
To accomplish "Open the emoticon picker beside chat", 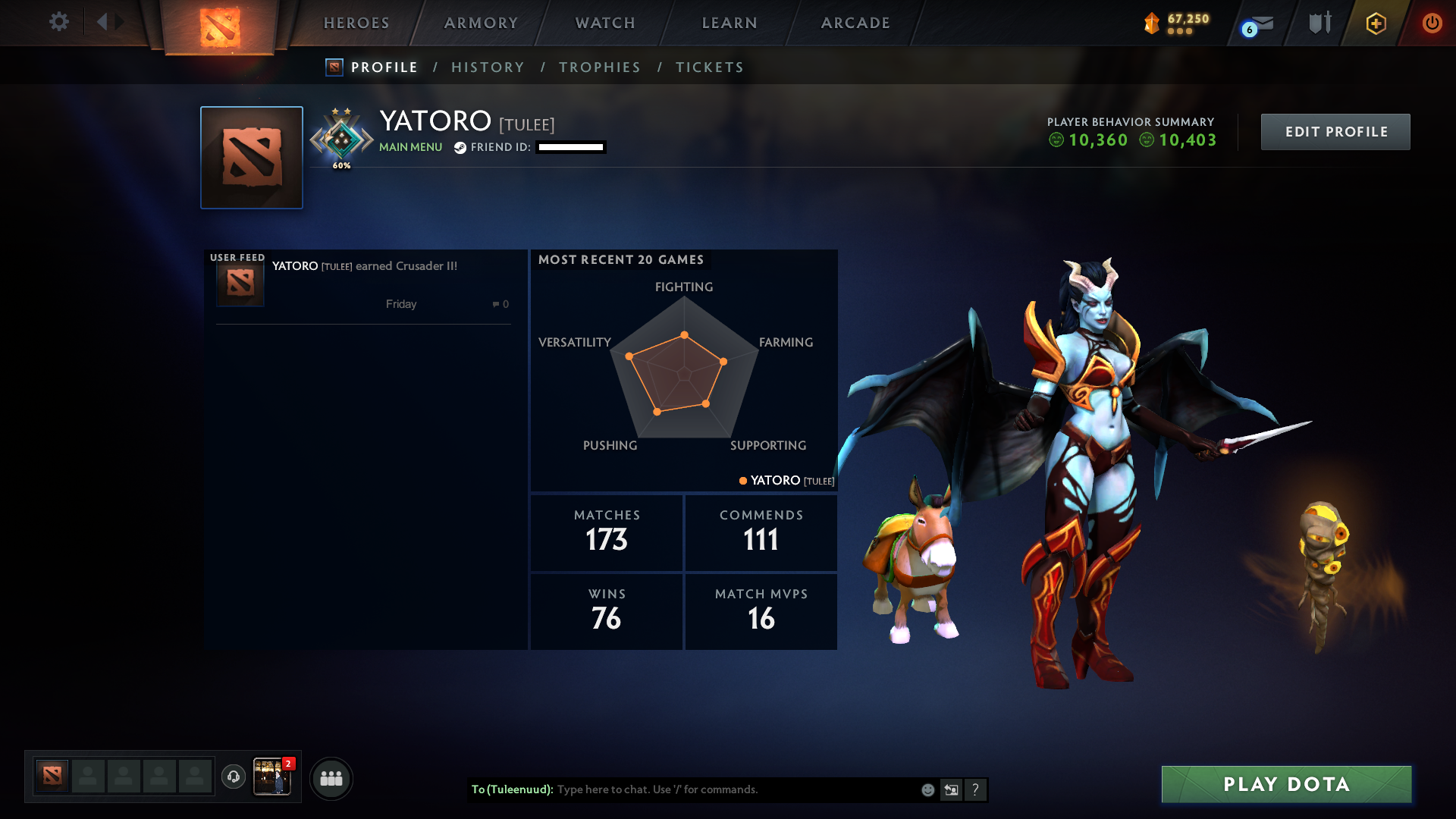I will (927, 789).
